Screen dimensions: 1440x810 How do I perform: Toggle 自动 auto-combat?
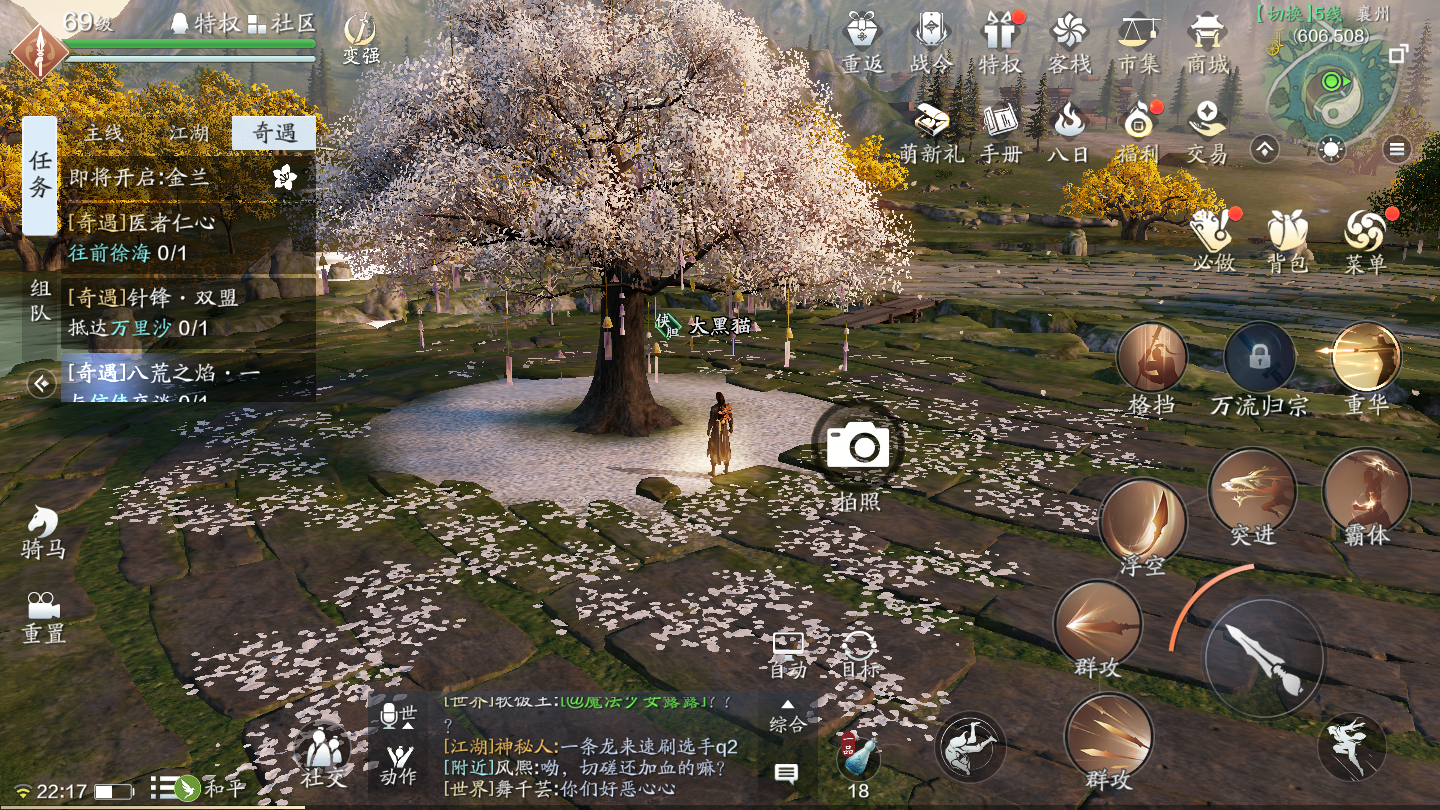(788, 655)
